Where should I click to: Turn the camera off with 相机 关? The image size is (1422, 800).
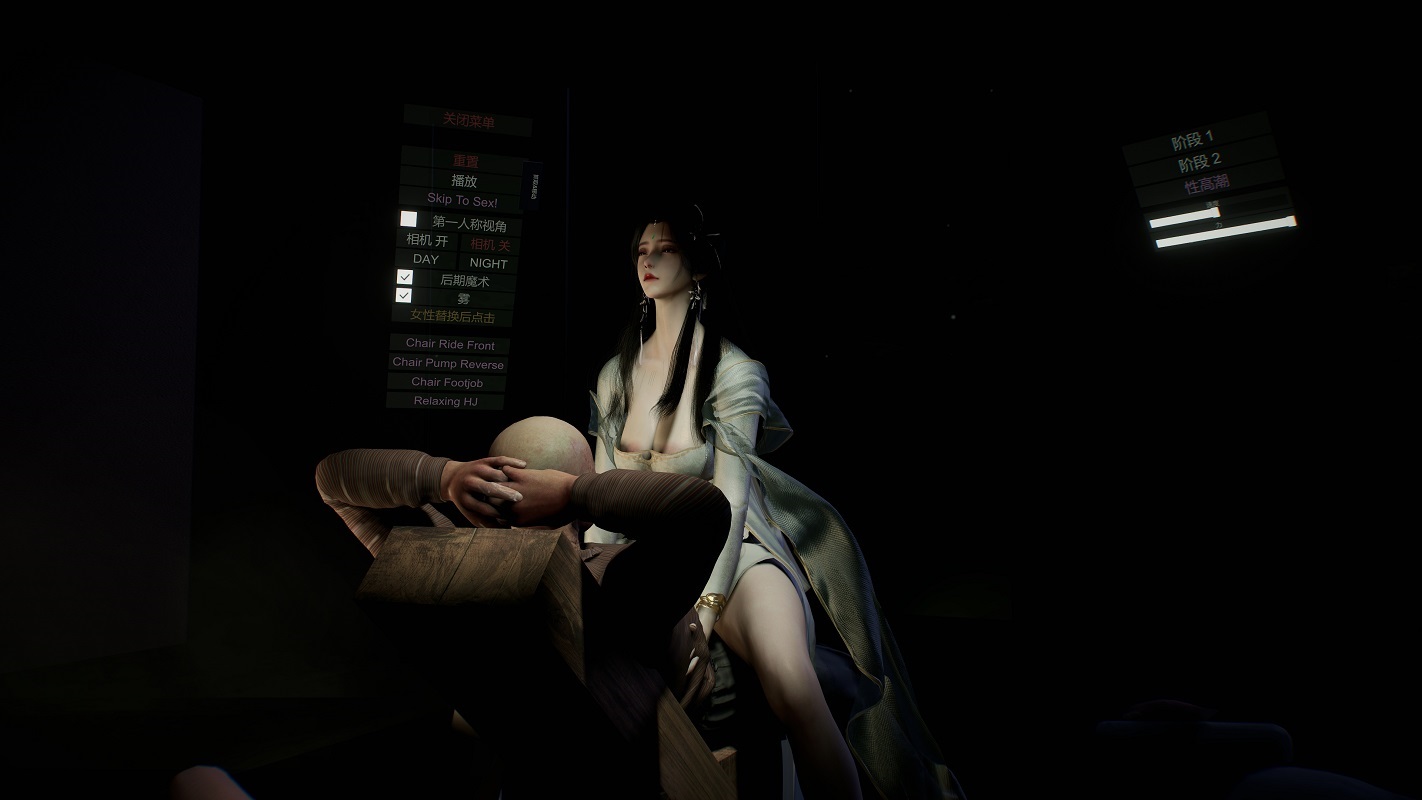click(490, 244)
